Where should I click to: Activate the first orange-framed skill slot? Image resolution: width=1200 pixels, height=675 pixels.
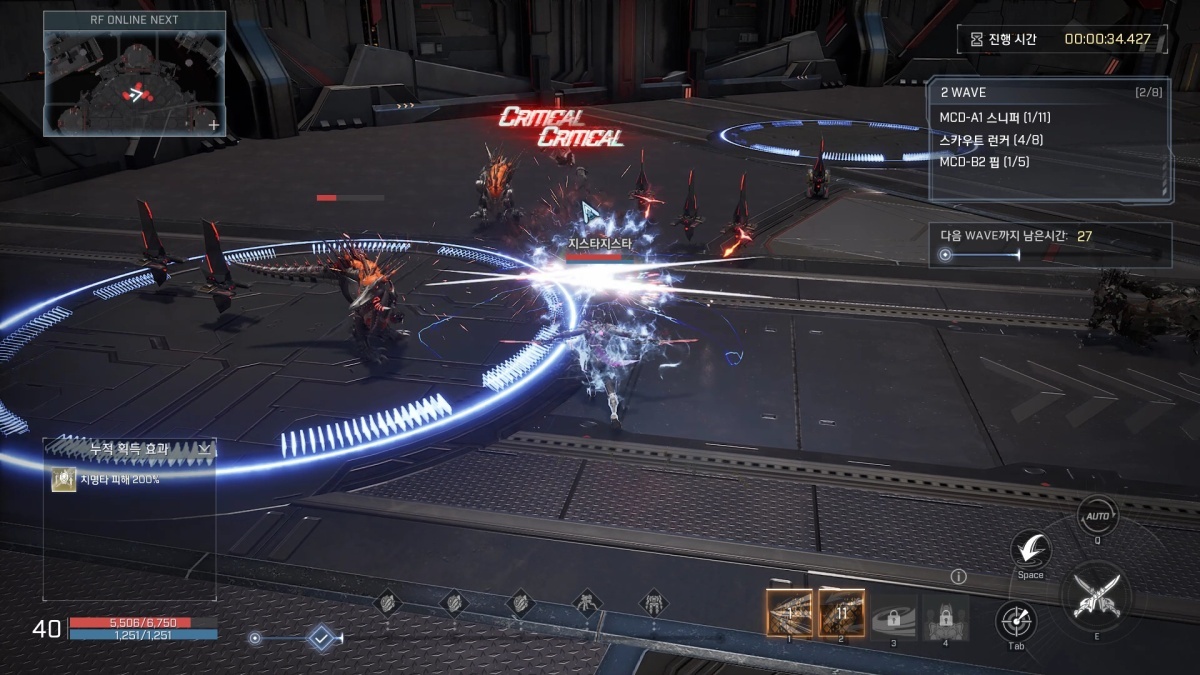click(789, 612)
